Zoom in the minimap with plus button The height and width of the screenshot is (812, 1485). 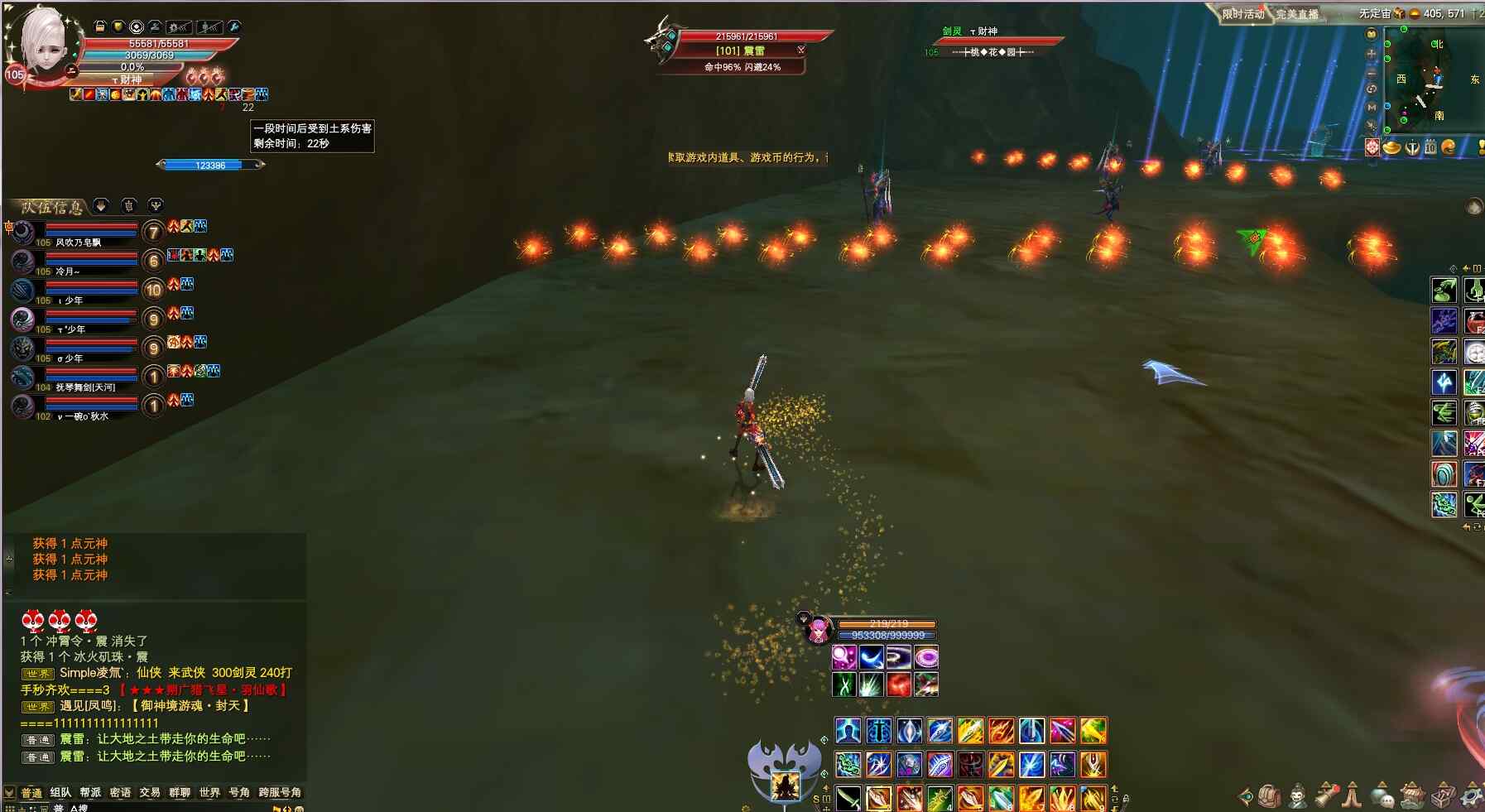(x=1372, y=53)
